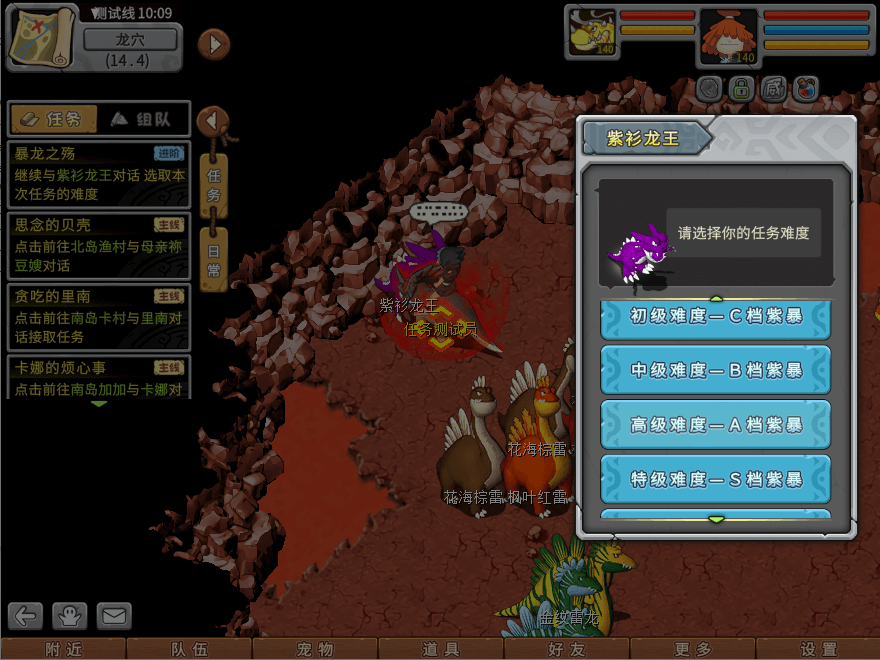Select 中级难度 B档紫暴 difficulty option
This screenshot has width=880, height=660.
(x=715, y=370)
